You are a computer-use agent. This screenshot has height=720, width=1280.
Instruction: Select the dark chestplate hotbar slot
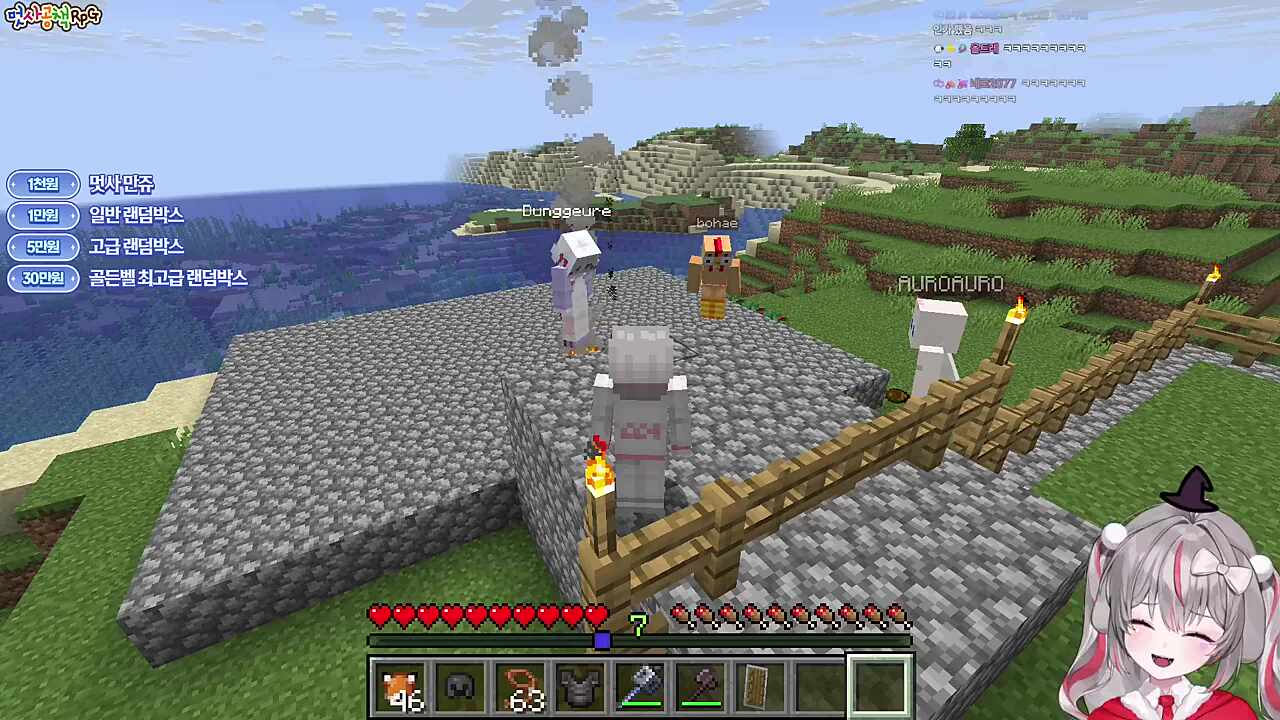pyautogui.click(x=580, y=687)
